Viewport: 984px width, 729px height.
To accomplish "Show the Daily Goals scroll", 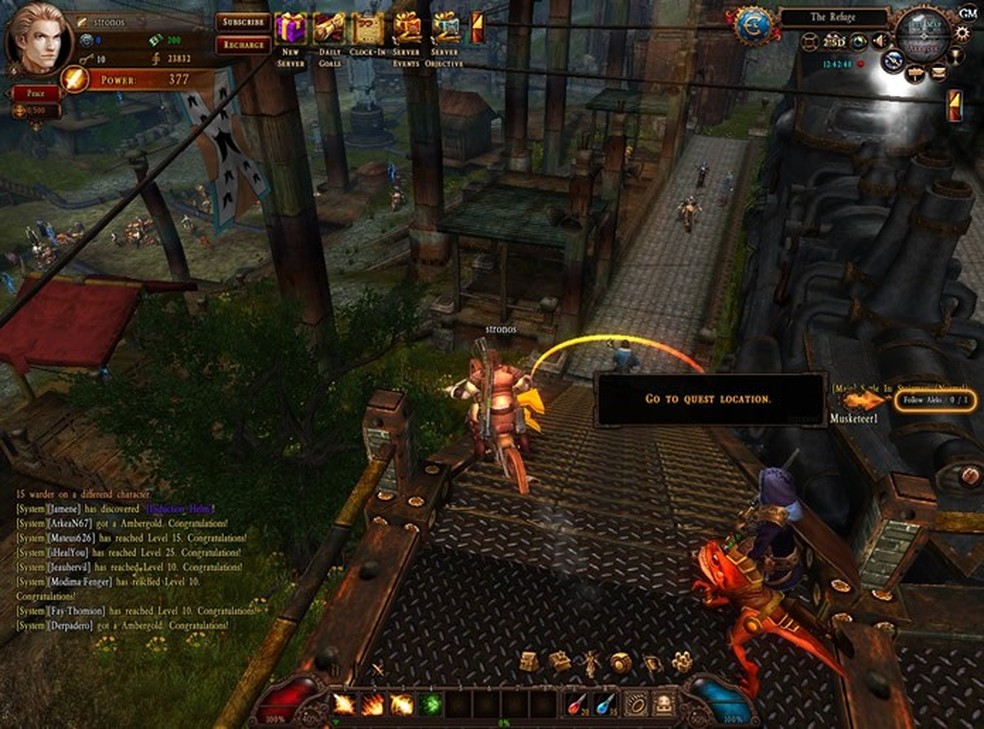I will tap(329, 29).
